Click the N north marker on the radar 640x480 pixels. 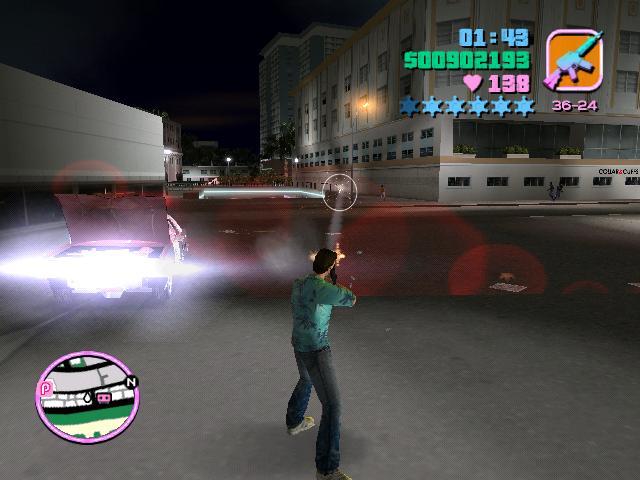pos(130,382)
